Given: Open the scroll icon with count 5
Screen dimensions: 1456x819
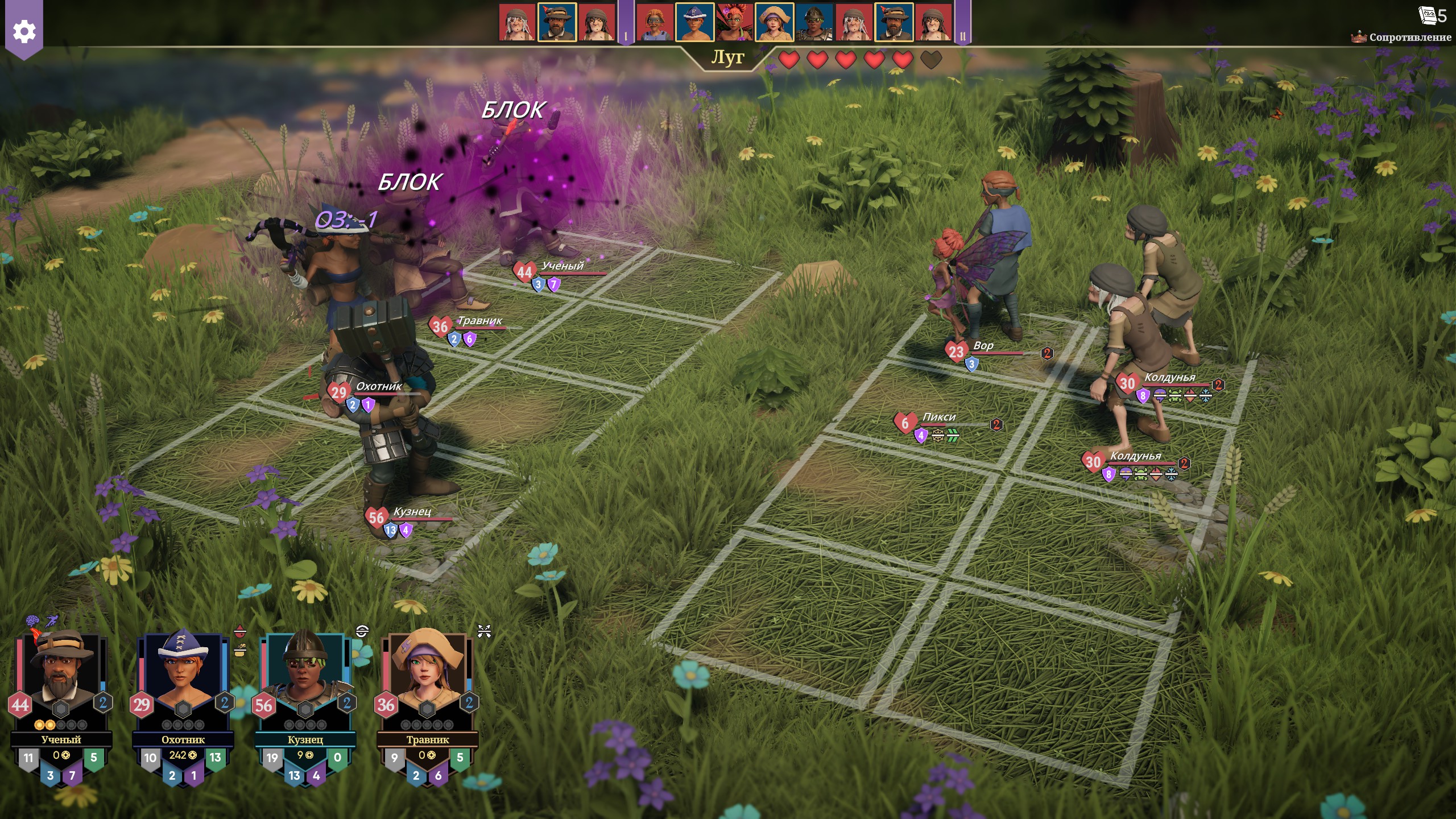Looking at the screenshot, I should tap(1432, 15).
